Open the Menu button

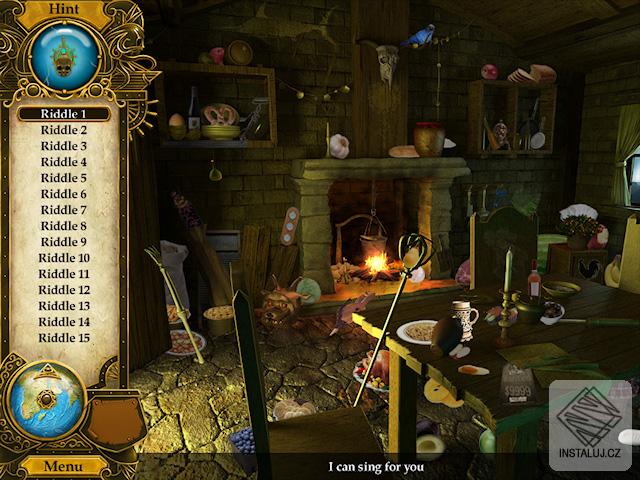click(63, 466)
